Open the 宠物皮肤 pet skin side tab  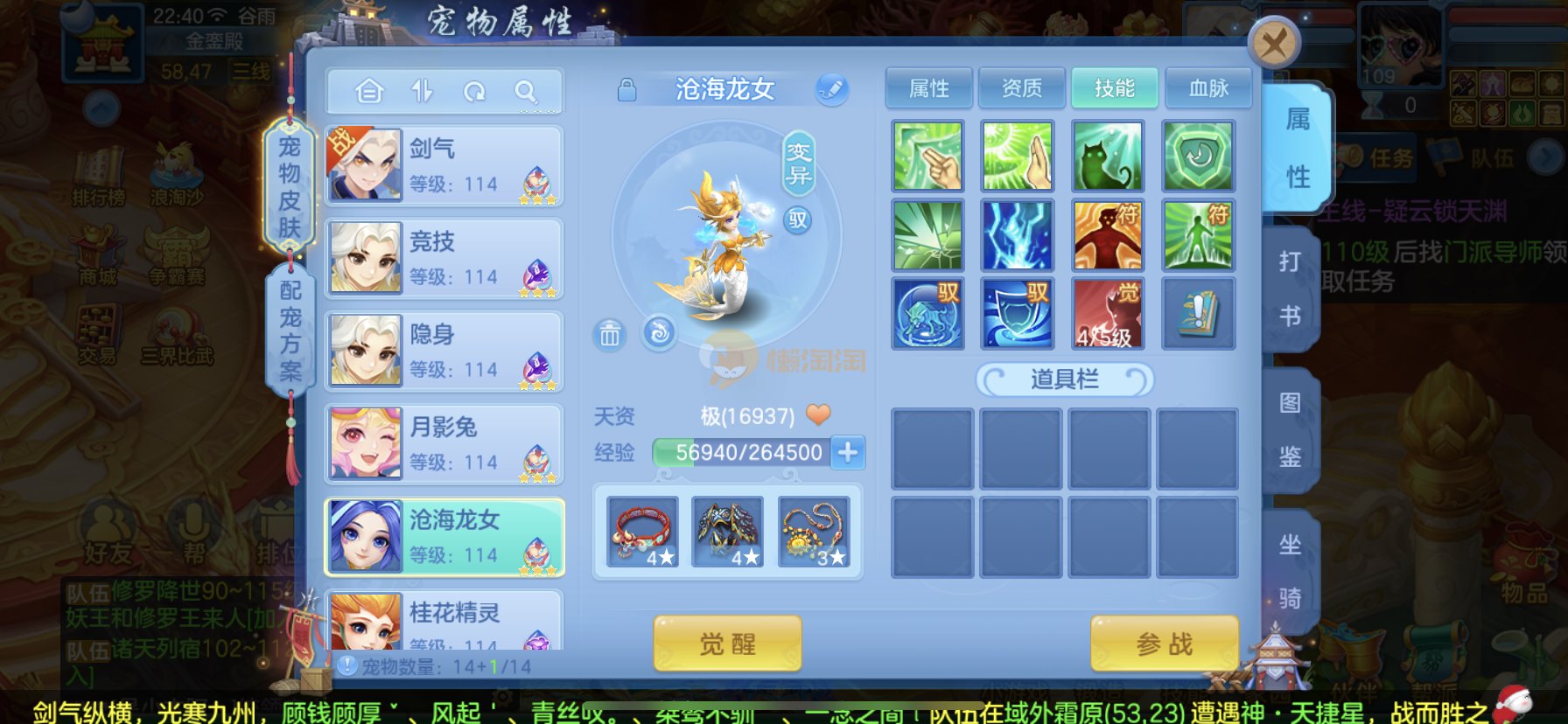pos(290,186)
